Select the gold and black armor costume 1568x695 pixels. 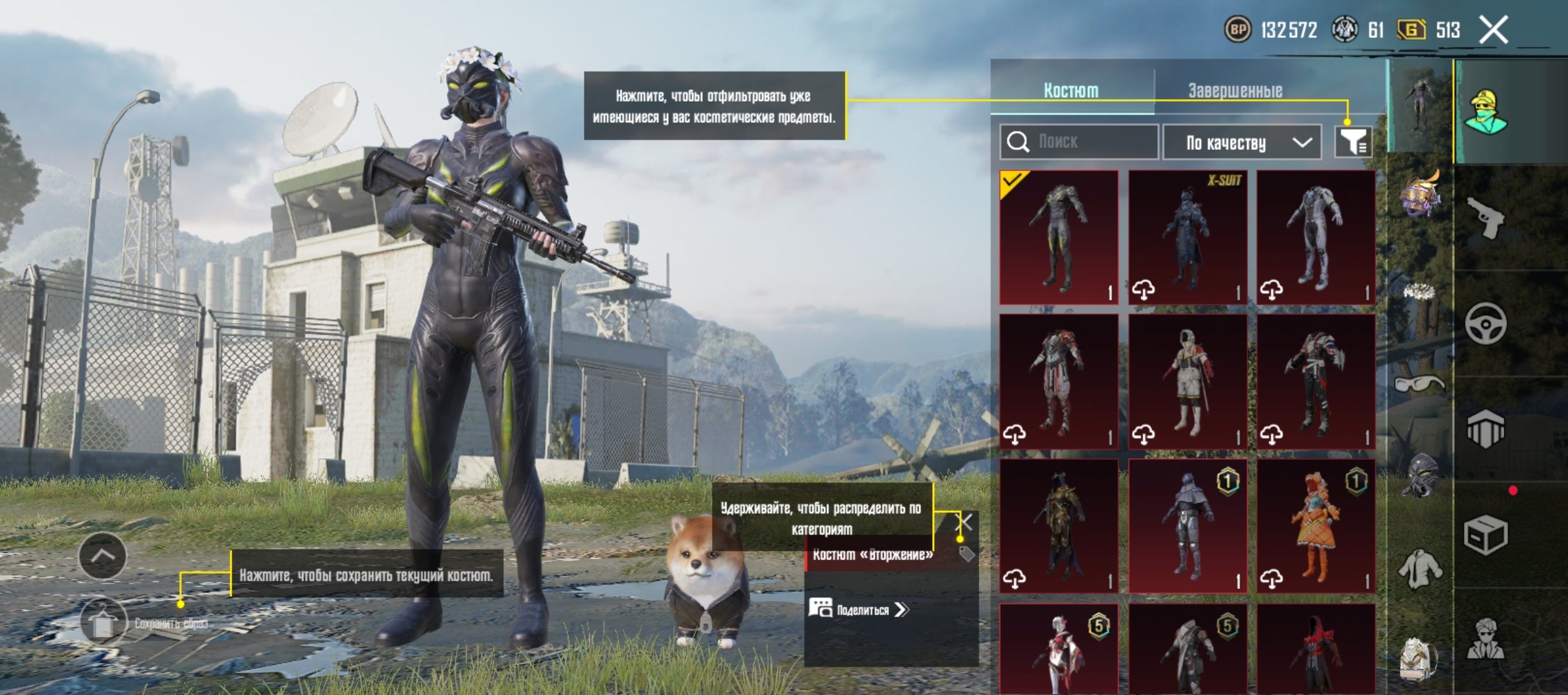click(x=1059, y=526)
